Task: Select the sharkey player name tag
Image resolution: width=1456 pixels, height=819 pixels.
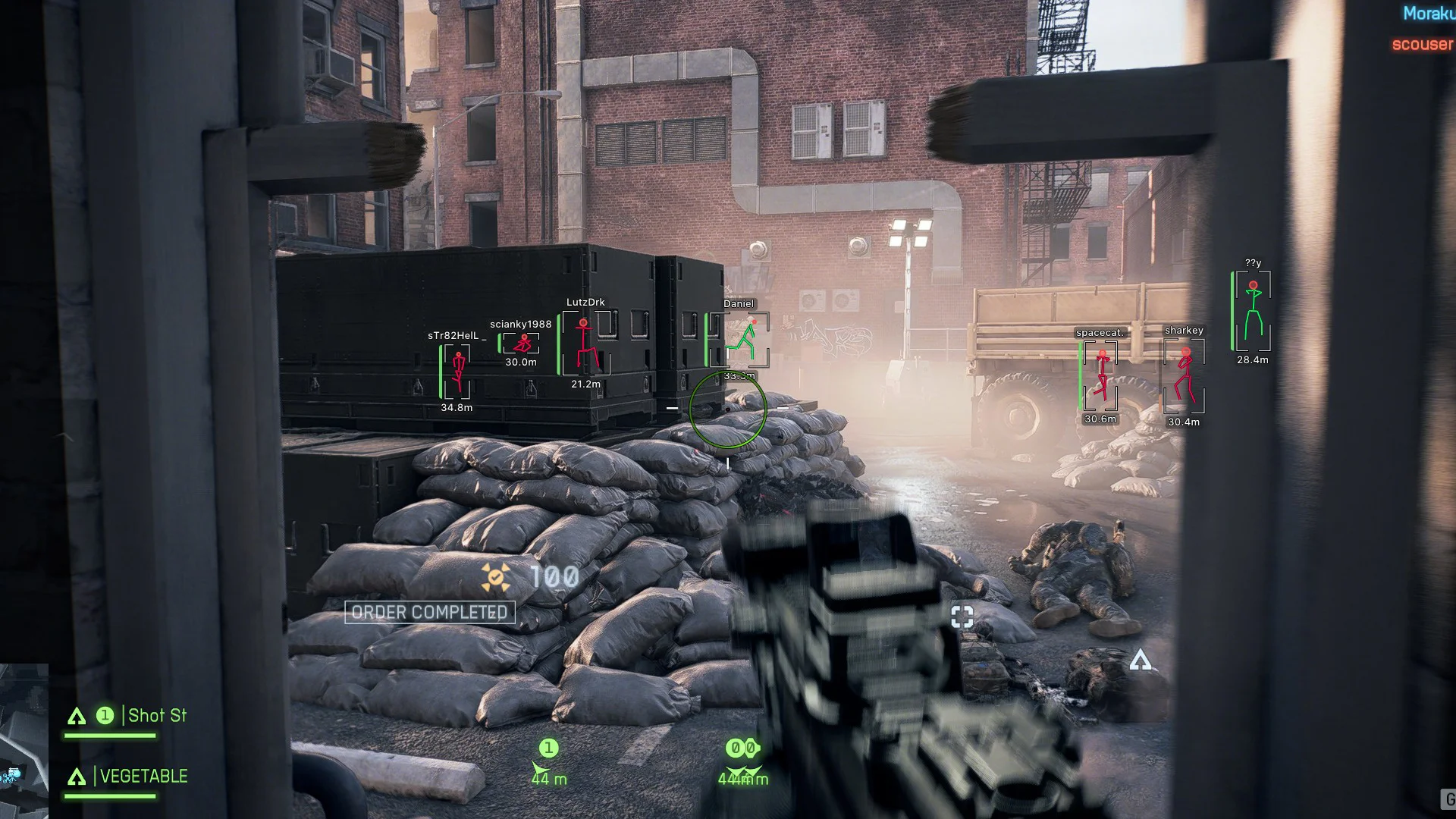Action: point(1184,331)
